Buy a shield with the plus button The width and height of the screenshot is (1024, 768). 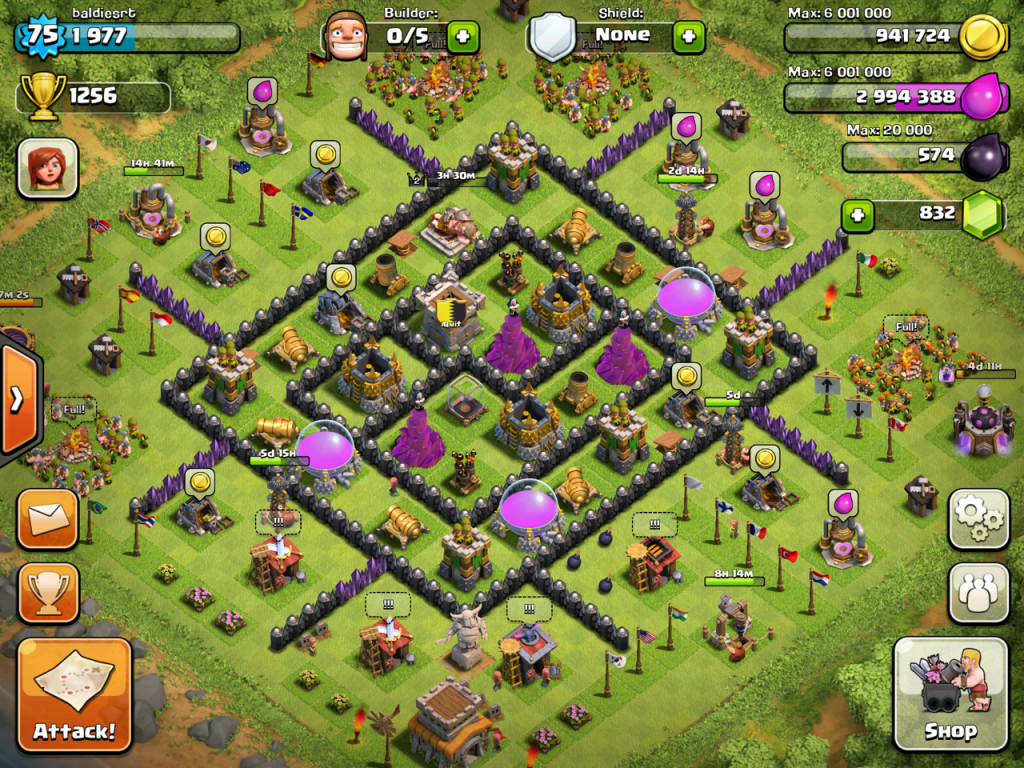(x=688, y=37)
